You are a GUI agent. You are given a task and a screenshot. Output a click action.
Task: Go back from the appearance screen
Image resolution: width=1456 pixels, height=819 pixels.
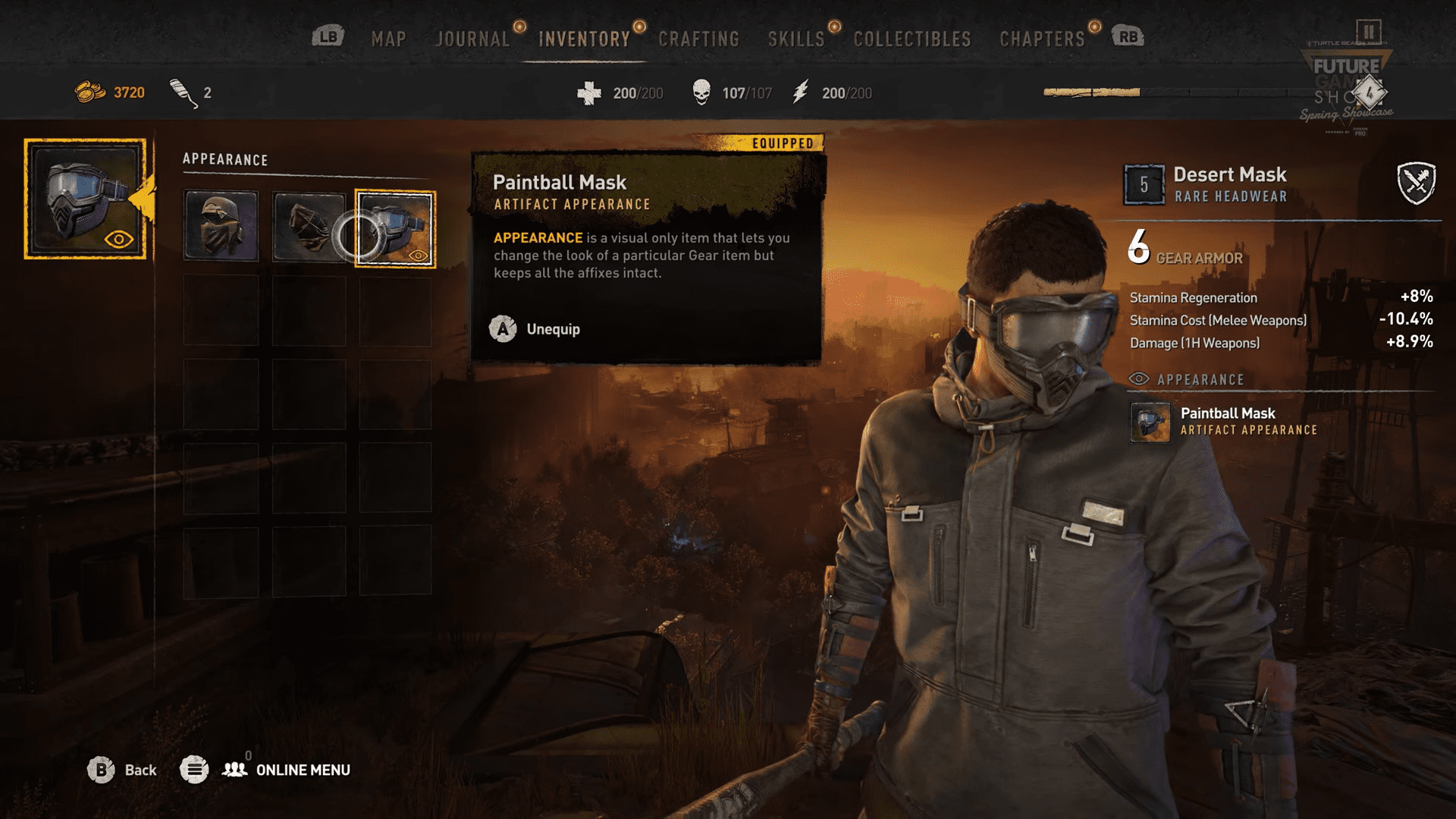(x=121, y=770)
